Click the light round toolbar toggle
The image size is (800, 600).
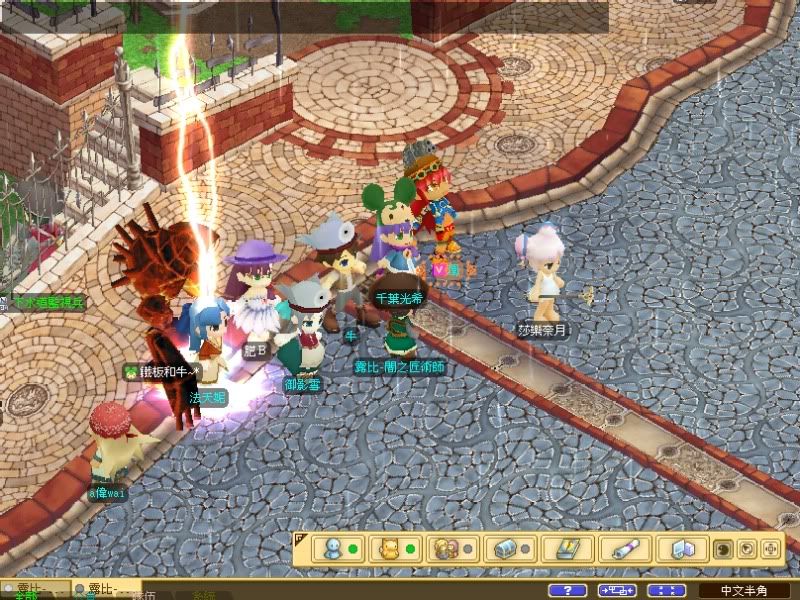click(746, 549)
